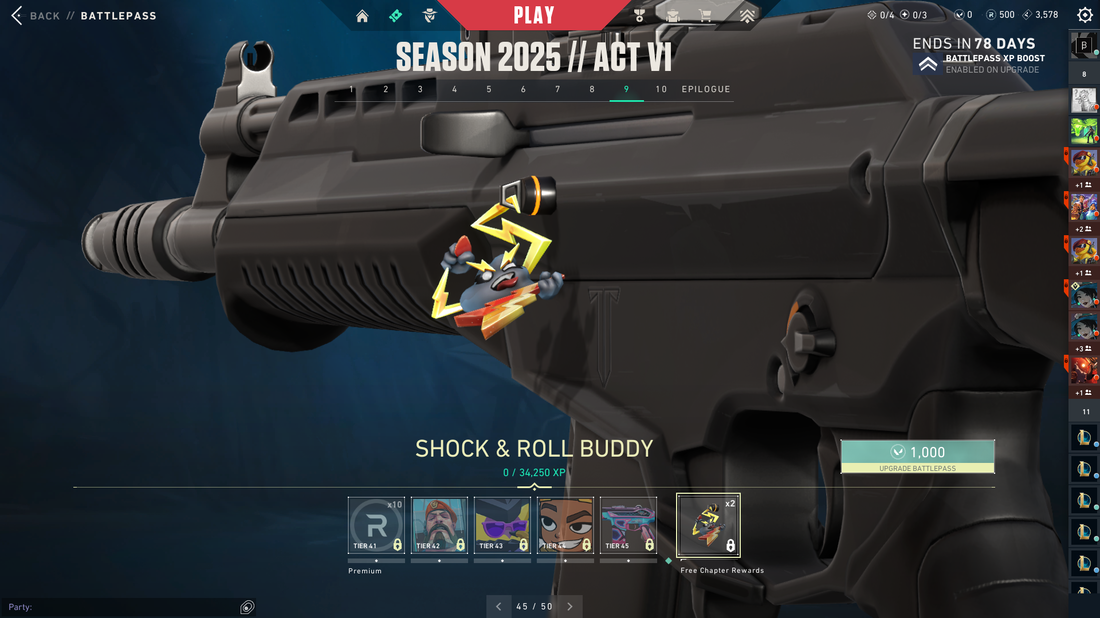The height and width of the screenshot is (618, 1100).
Task: Click the red PLAY button
Action: 534,15
